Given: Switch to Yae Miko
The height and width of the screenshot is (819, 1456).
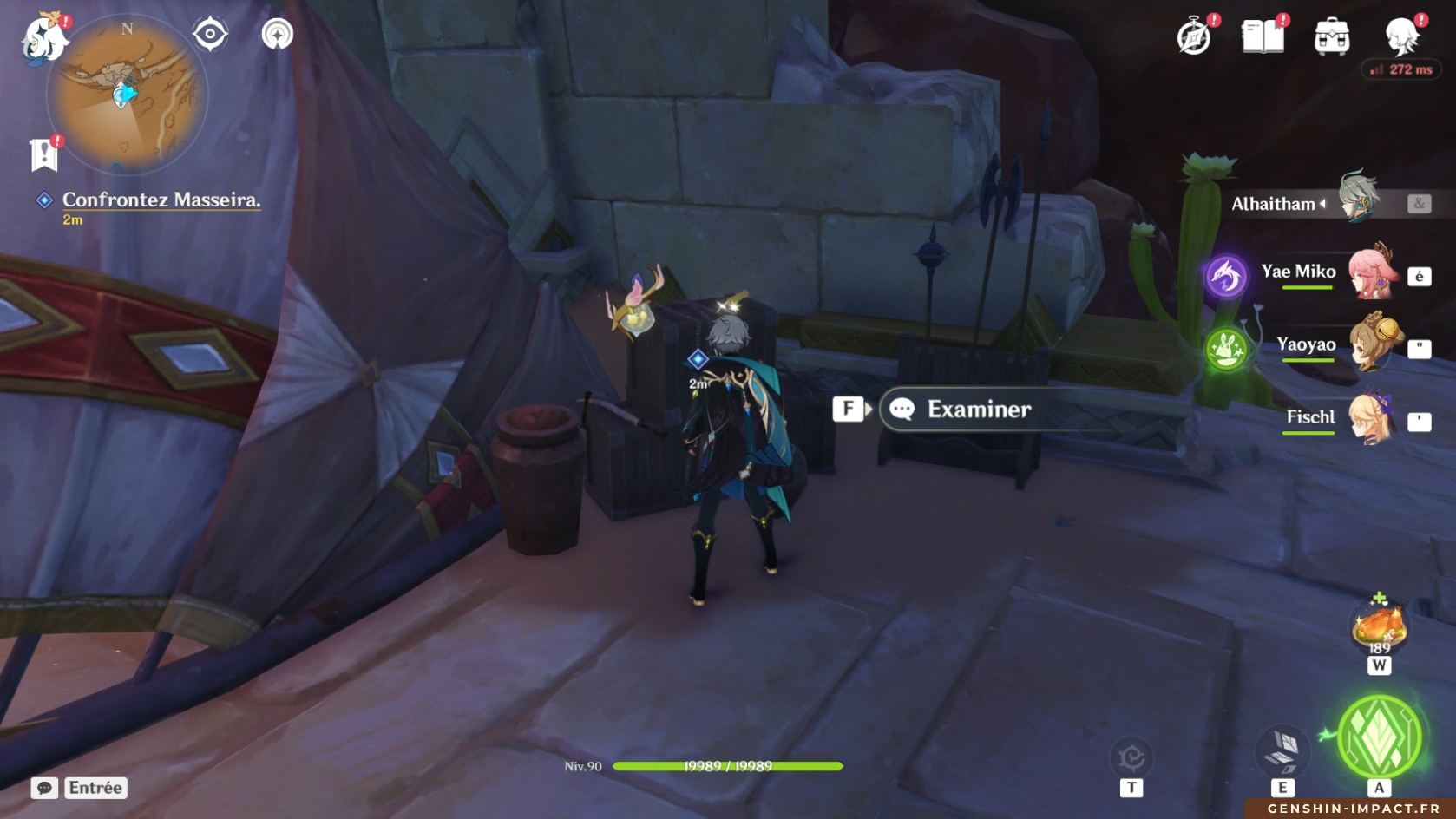Looking at the screenshot, I should 1328,273.
